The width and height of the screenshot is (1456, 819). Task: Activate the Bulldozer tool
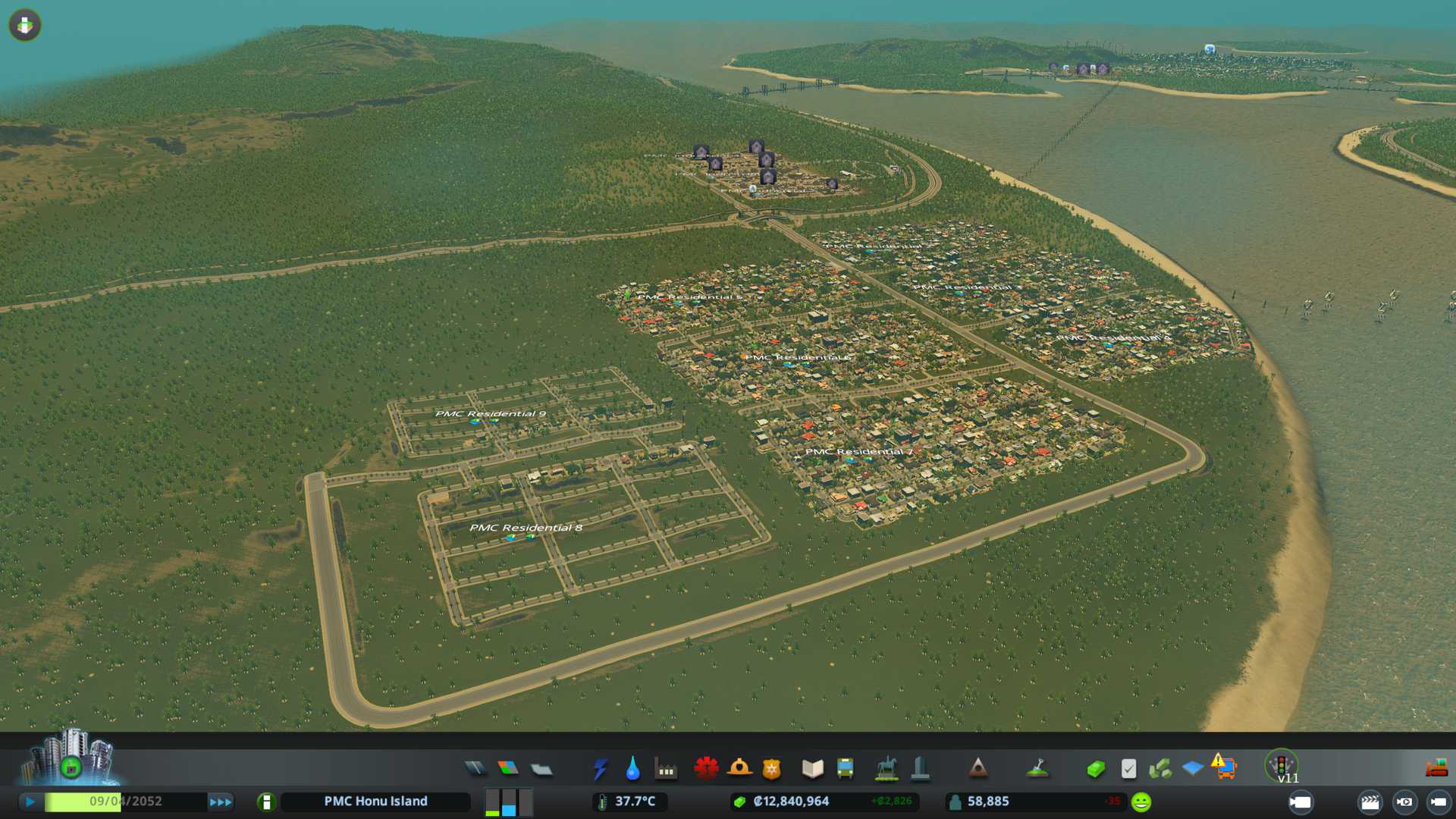(1436, 769)
